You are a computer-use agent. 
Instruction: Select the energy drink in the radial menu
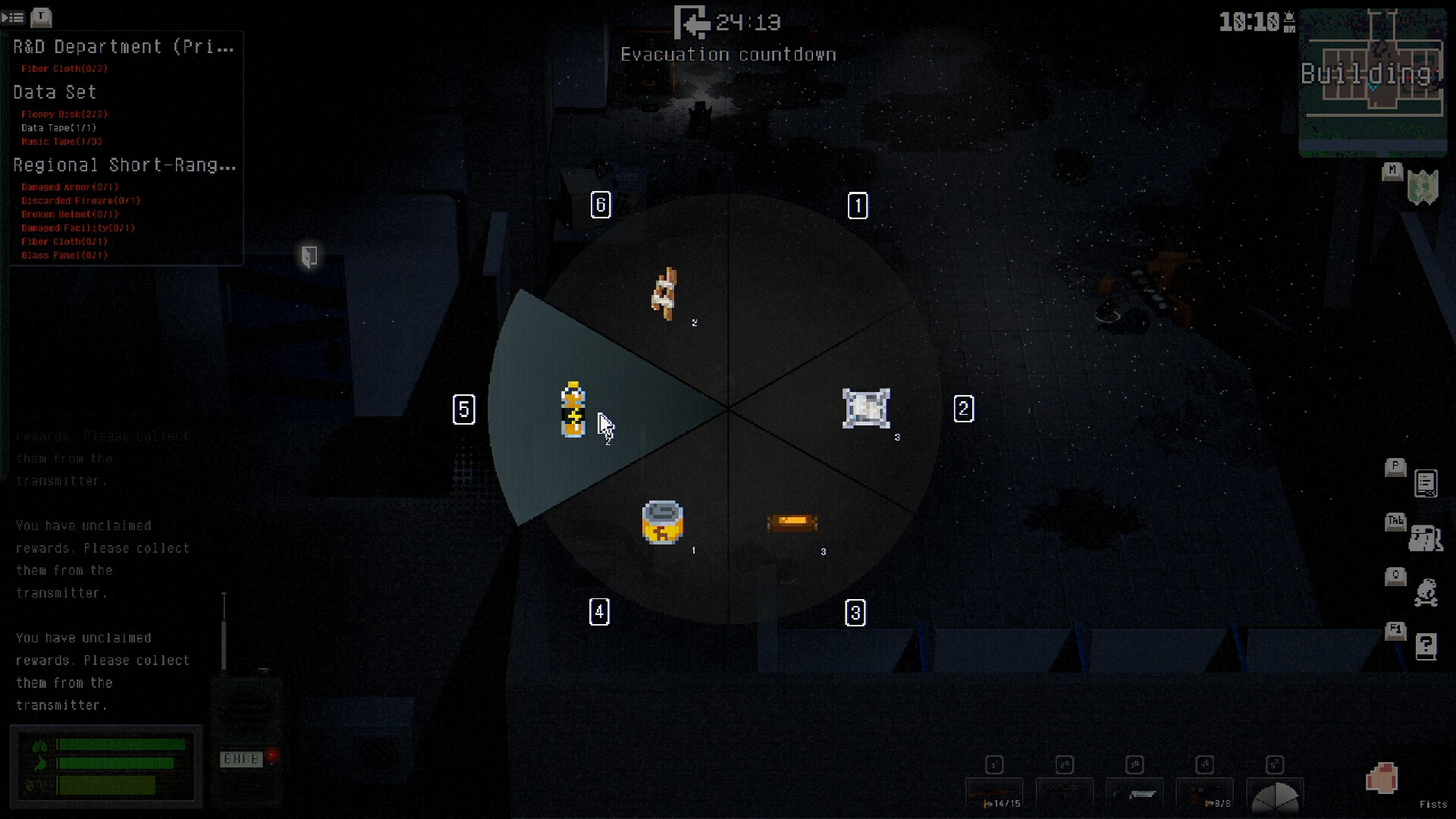(573, 409)
